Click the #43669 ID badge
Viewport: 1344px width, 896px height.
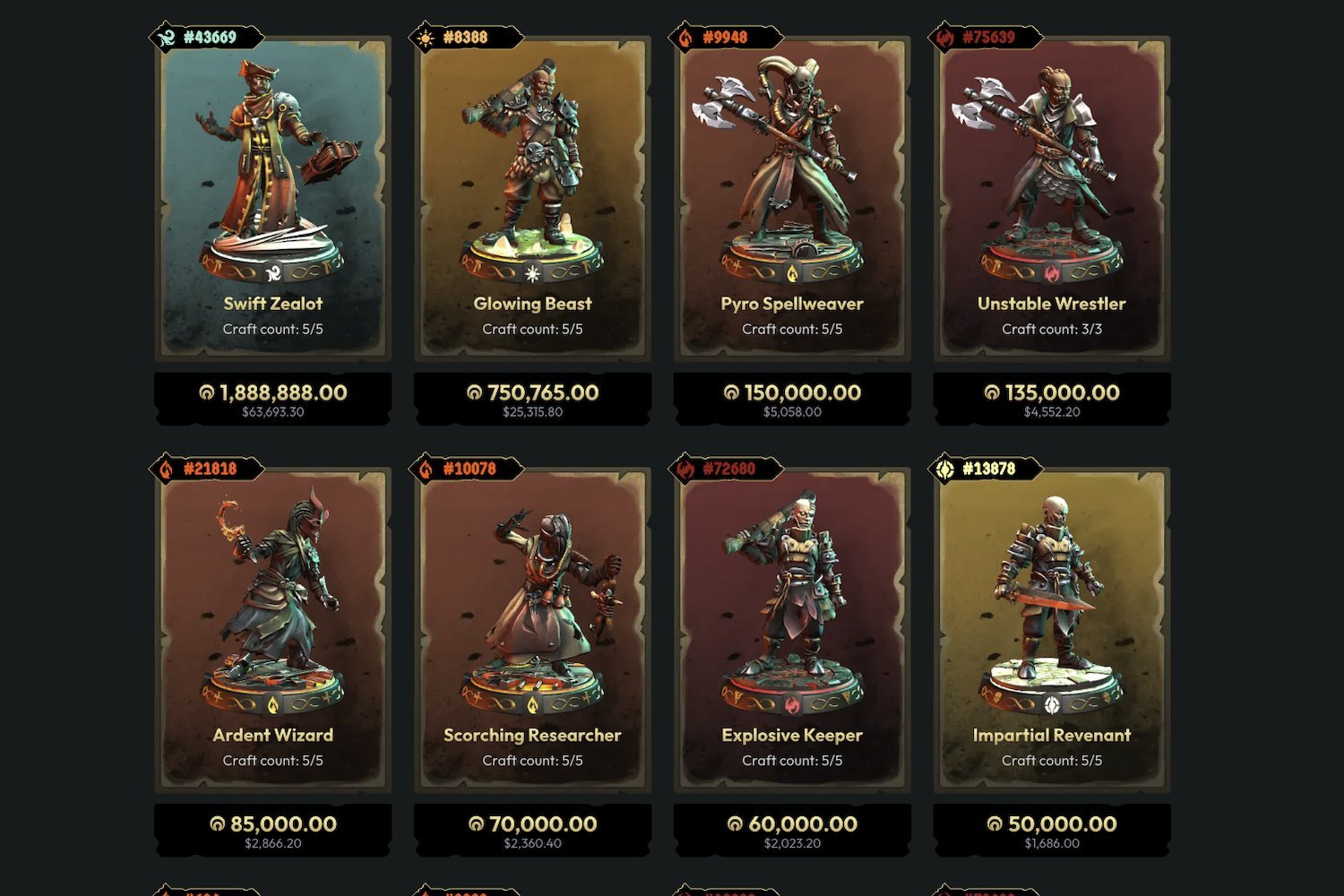click(207, 38)
